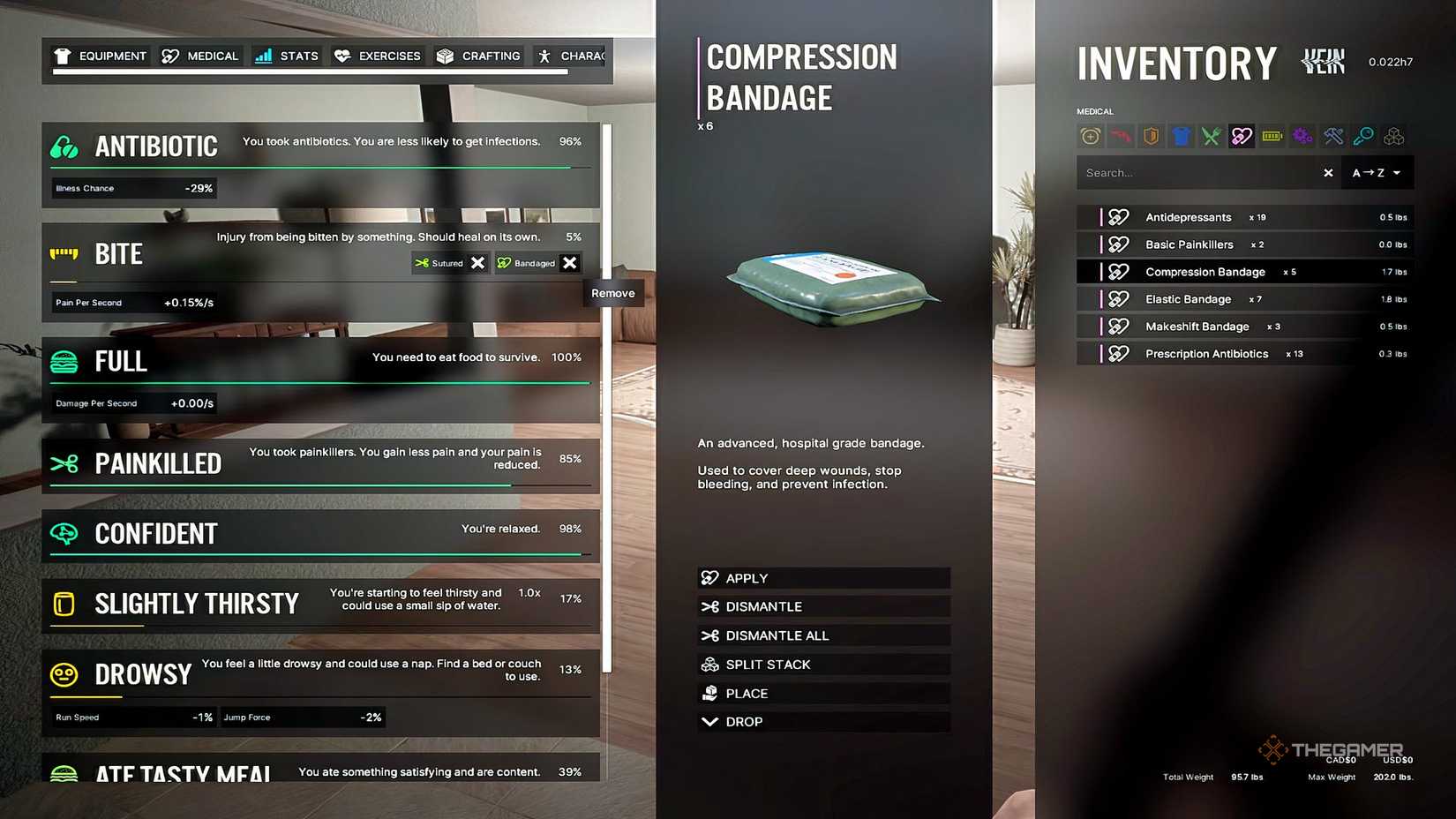1456x819 pixels.
Task: Select the battery filter icon
Action: point(1272,136)
